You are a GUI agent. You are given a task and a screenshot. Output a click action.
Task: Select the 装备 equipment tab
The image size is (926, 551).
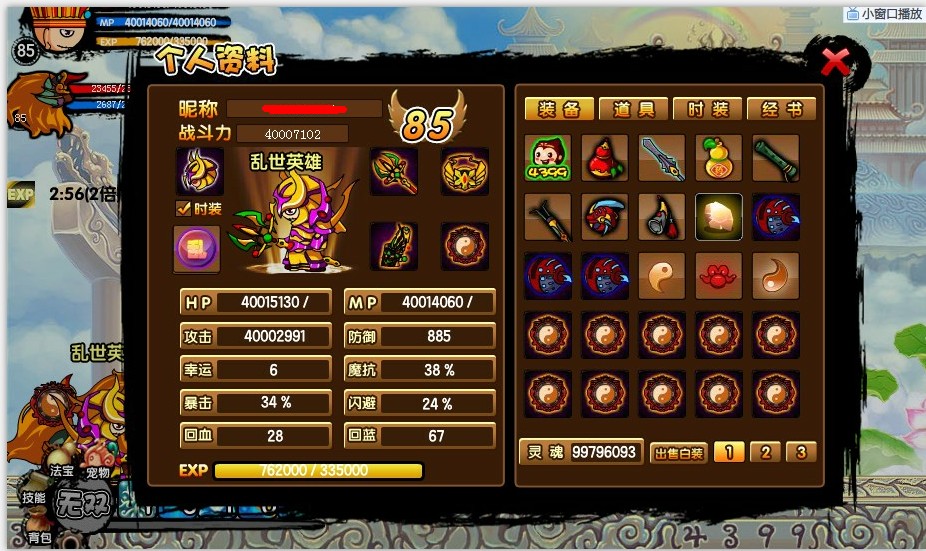pos(560,109)
